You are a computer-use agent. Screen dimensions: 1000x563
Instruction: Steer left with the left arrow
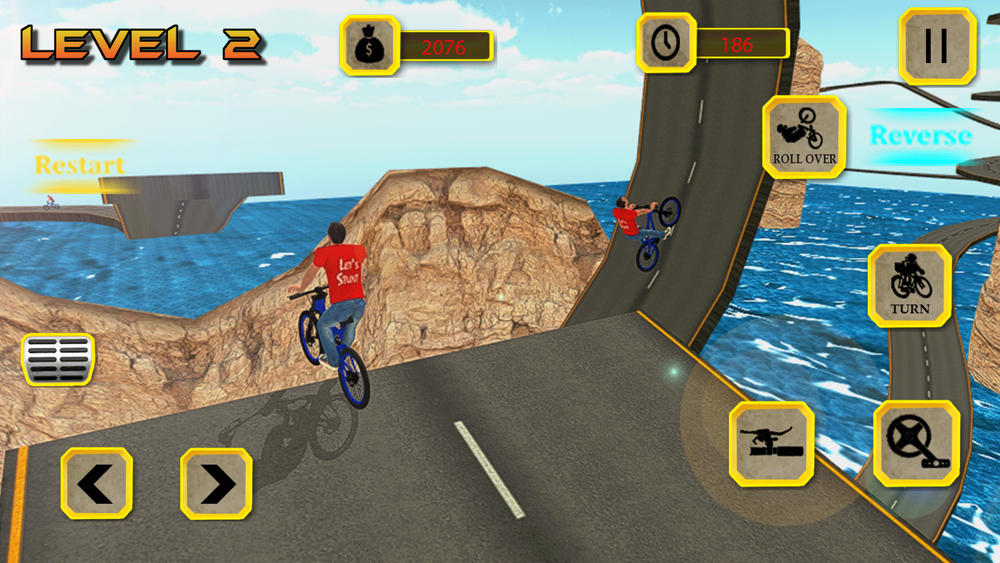(x=96, y=484)
